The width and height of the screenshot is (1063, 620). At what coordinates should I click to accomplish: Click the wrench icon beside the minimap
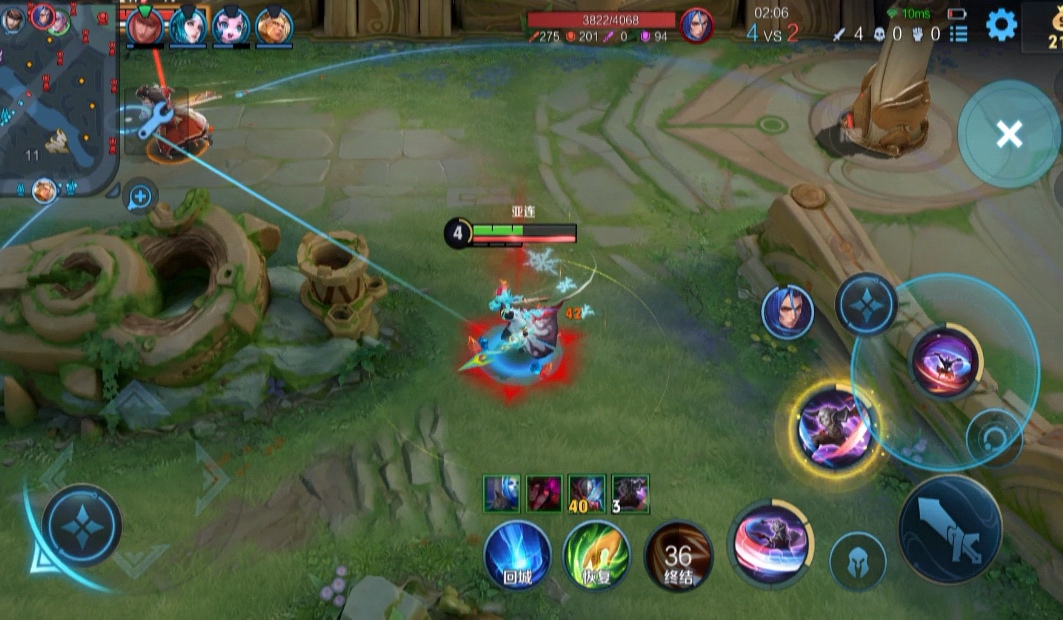tap(148, 124)
